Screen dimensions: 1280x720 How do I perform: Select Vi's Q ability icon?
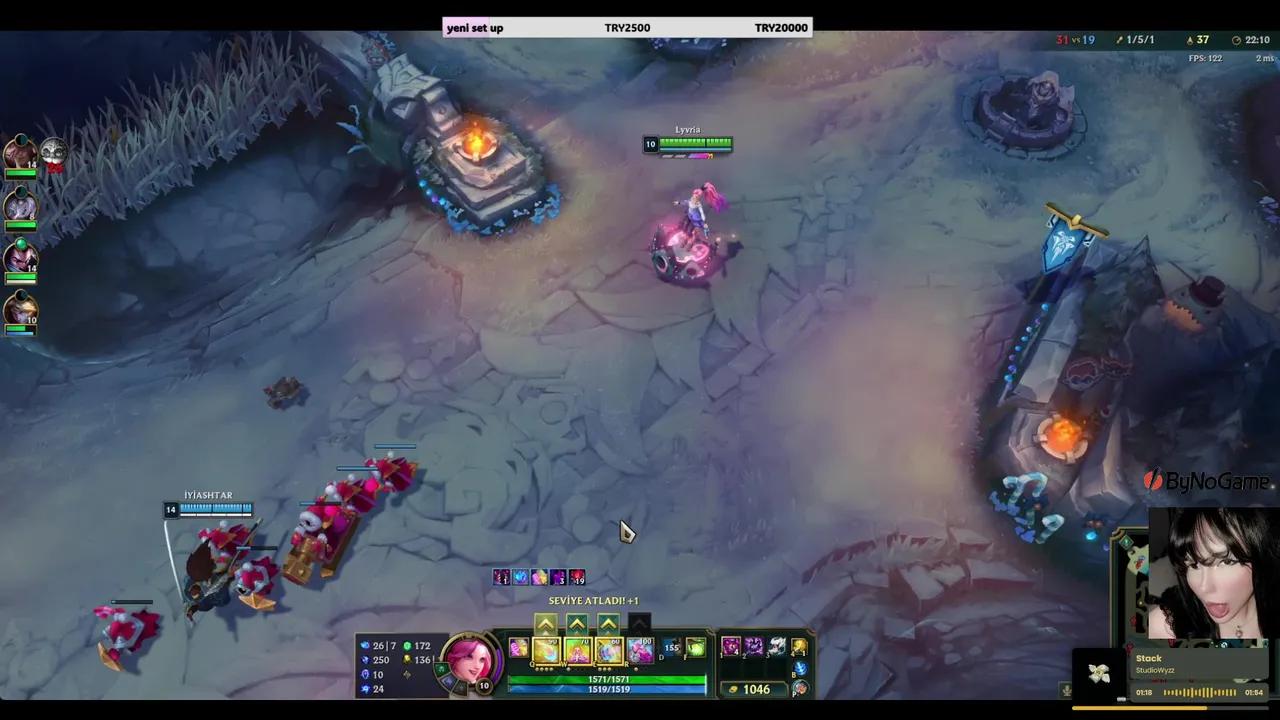click(545, 650)
